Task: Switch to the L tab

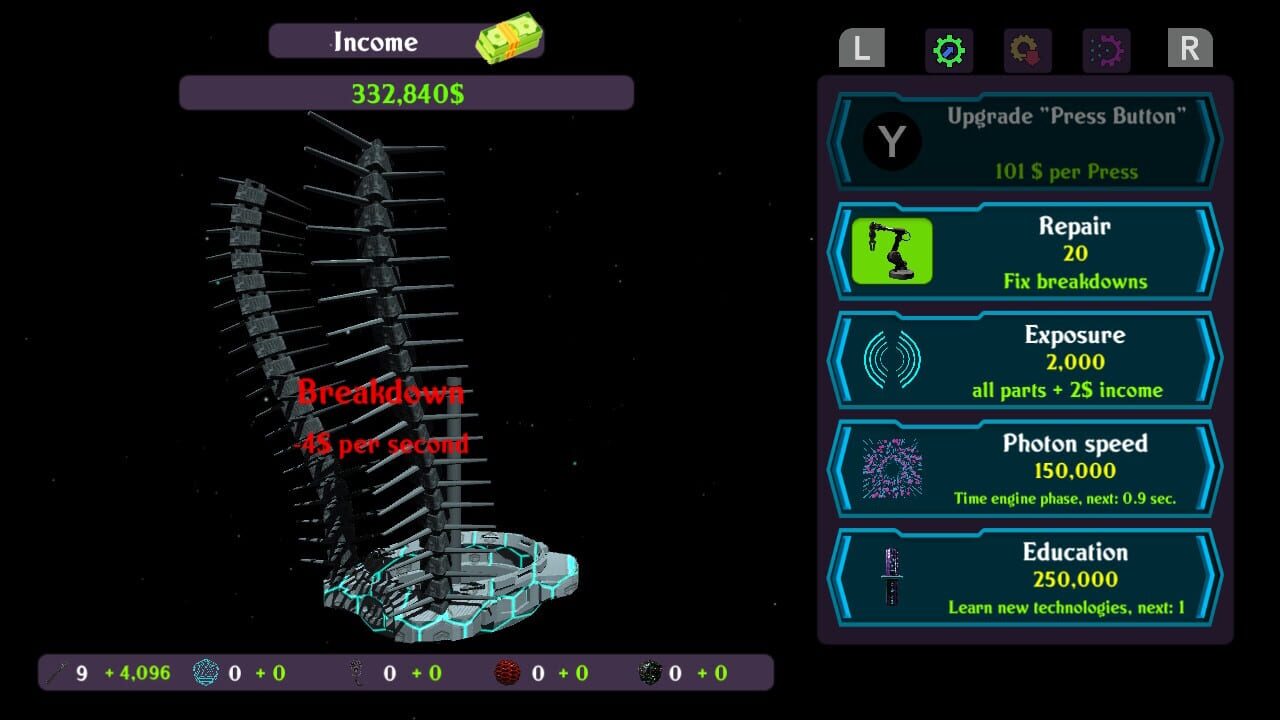Action: [x=861, y=48]
